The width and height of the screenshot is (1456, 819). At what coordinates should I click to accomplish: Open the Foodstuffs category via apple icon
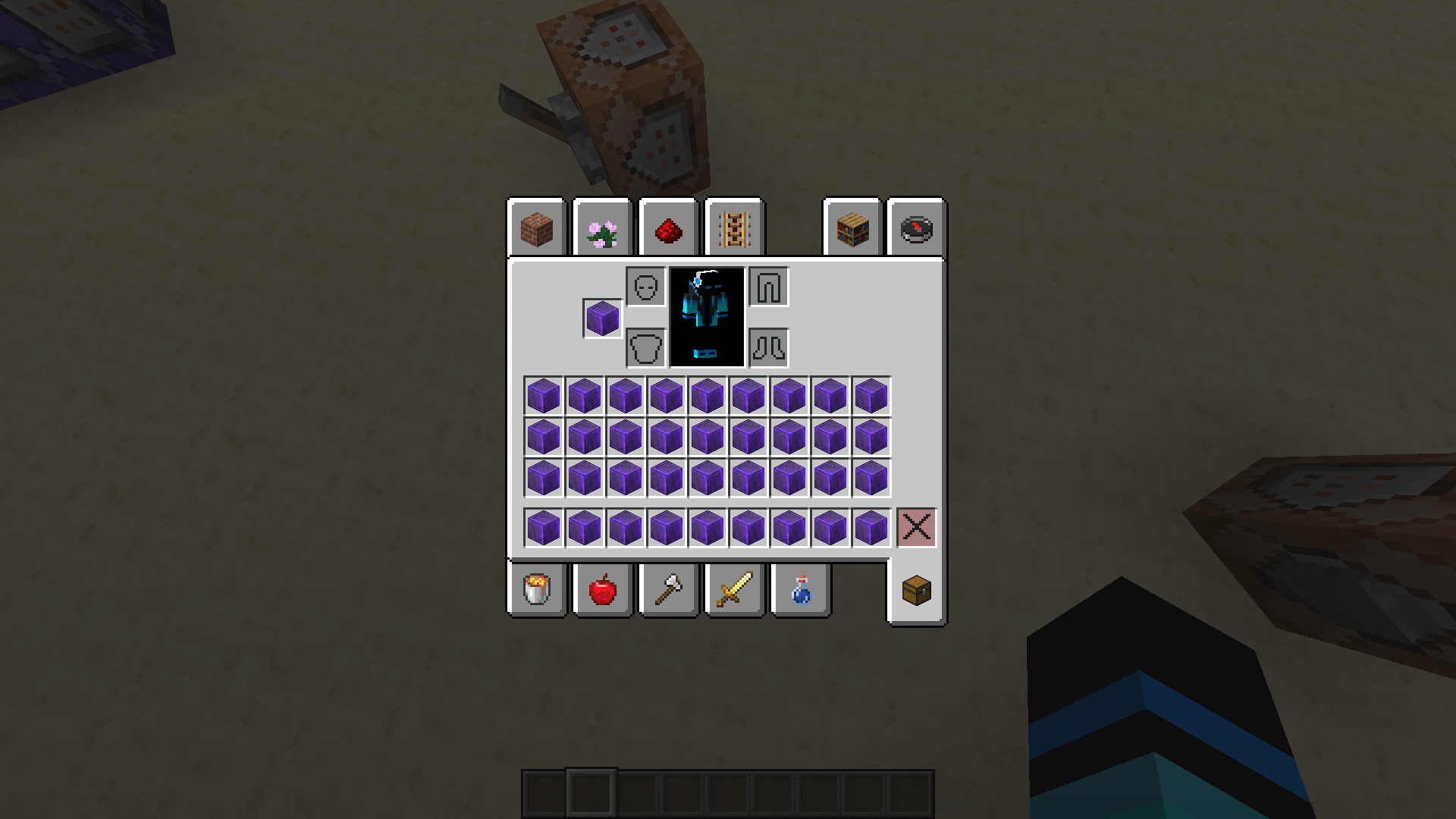(602, 591)
